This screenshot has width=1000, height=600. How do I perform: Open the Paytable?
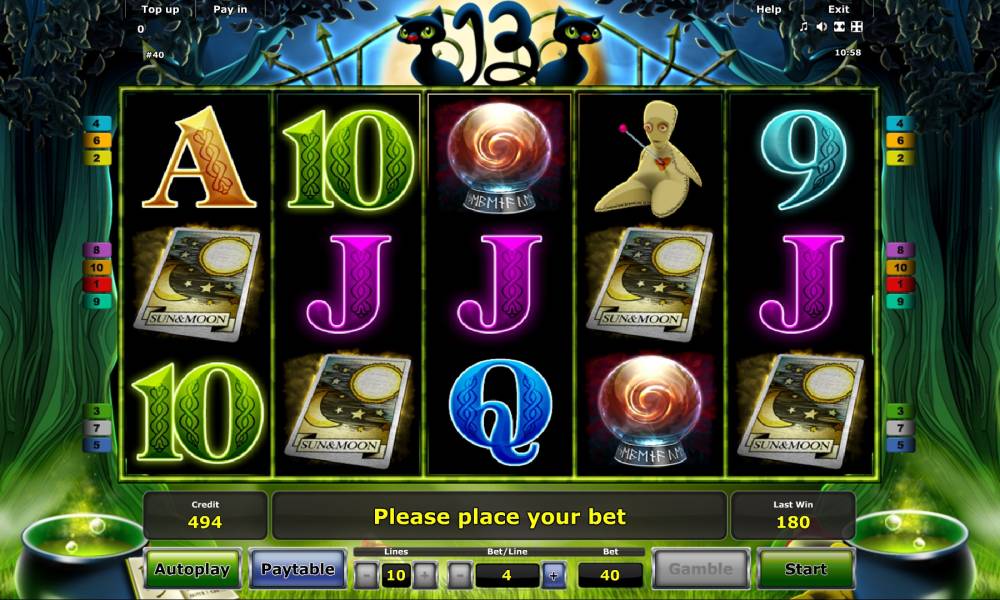click(x=297, y=569)
